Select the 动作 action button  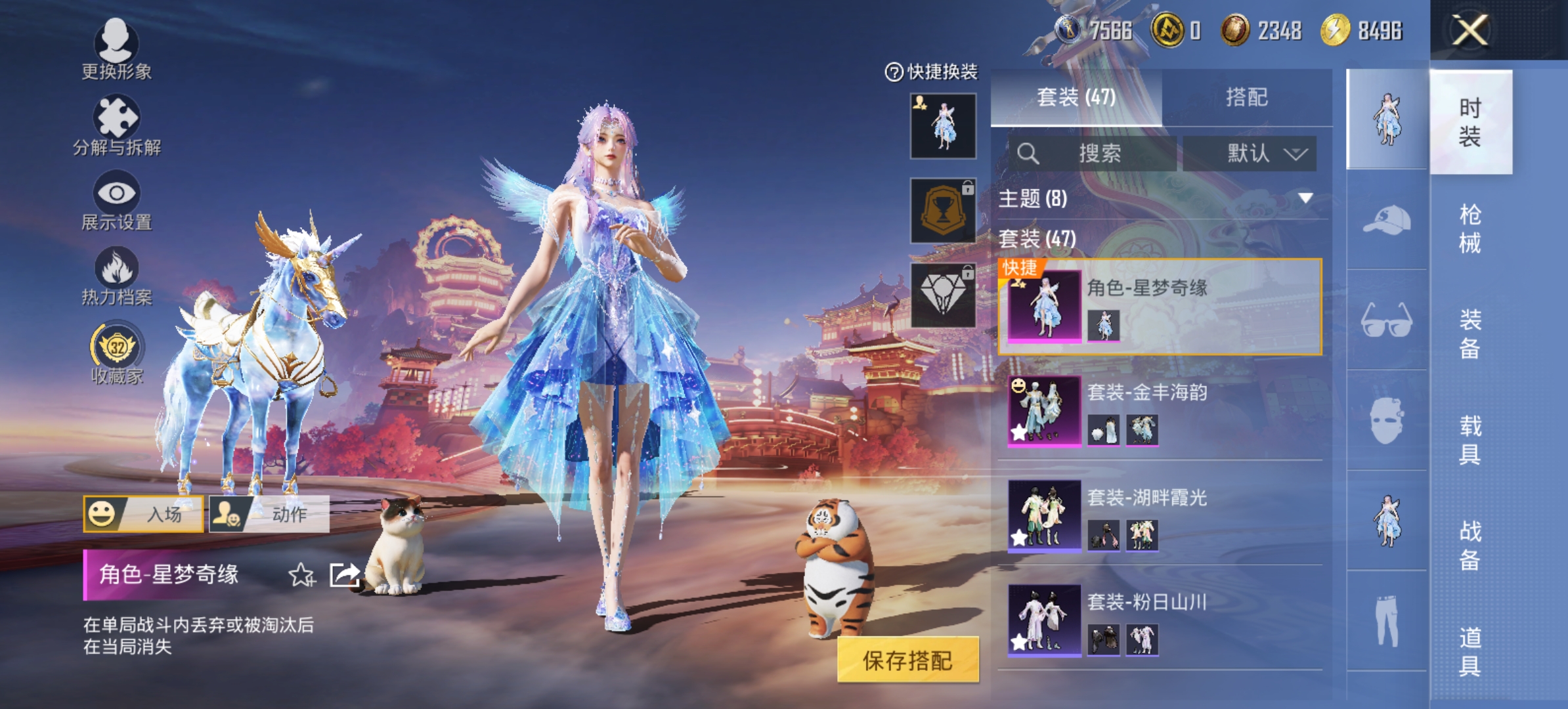click(x=269, y=513)
